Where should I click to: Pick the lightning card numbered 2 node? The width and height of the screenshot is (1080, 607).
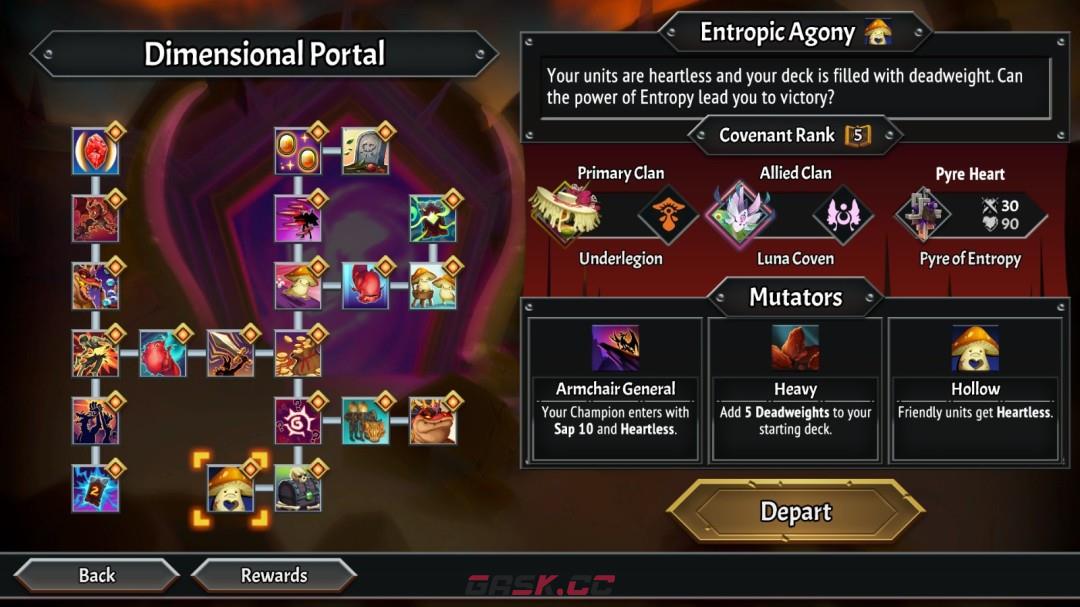point(96,489)
